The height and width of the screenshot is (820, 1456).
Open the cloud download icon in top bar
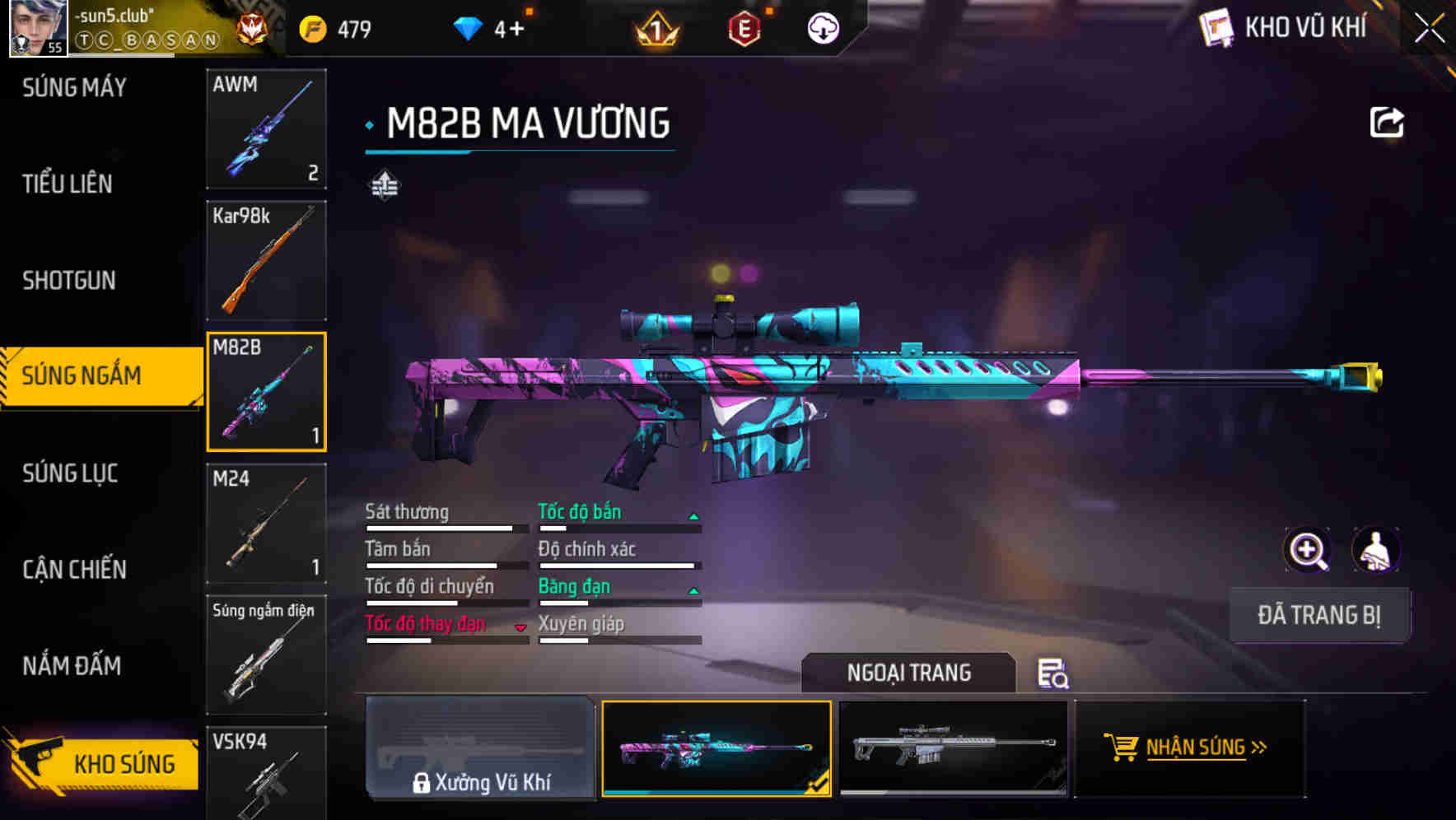click(821, 27)
